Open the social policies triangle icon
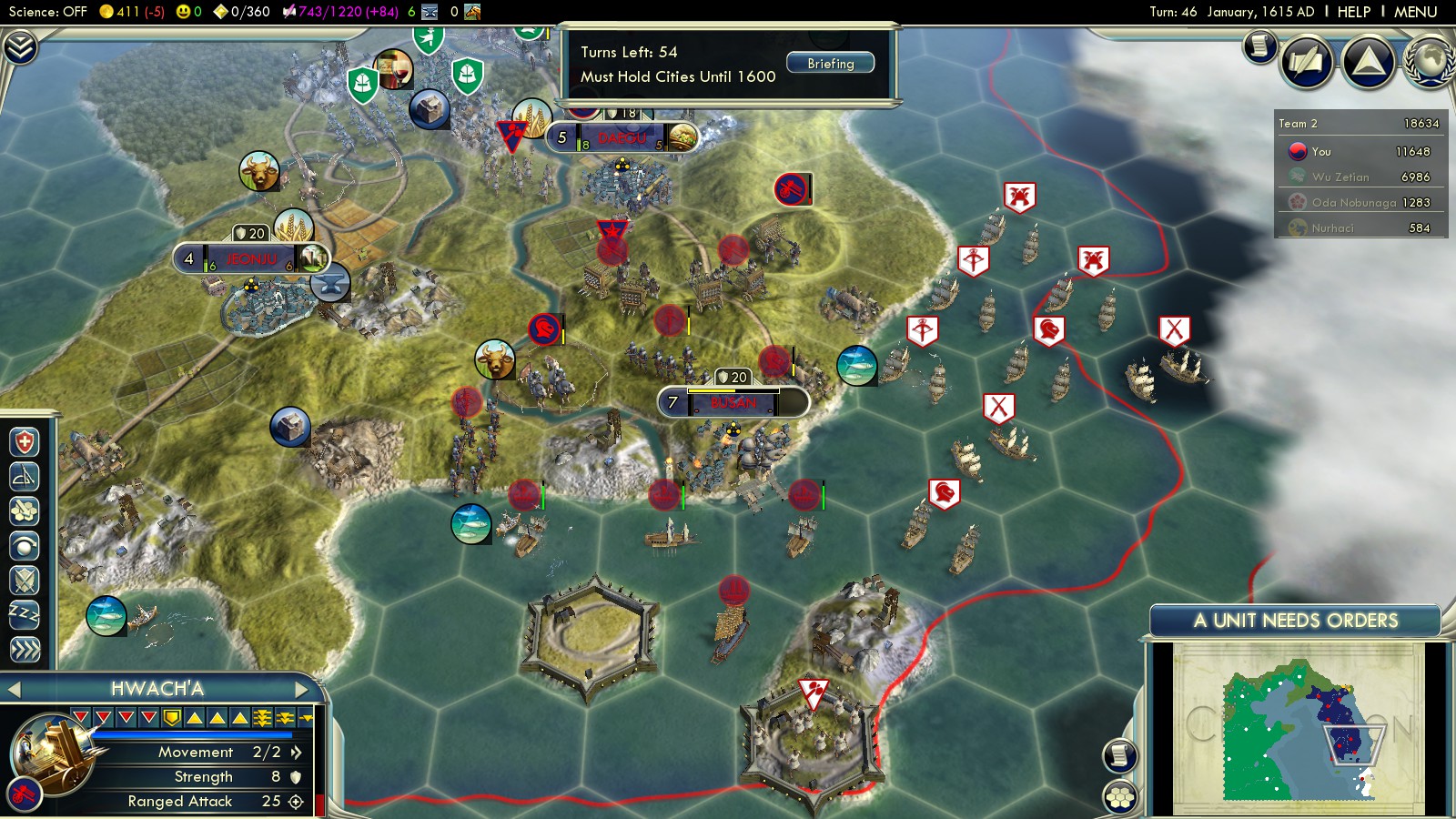The width and height of the screenshot is (1456, 819). click(1368, 62)
